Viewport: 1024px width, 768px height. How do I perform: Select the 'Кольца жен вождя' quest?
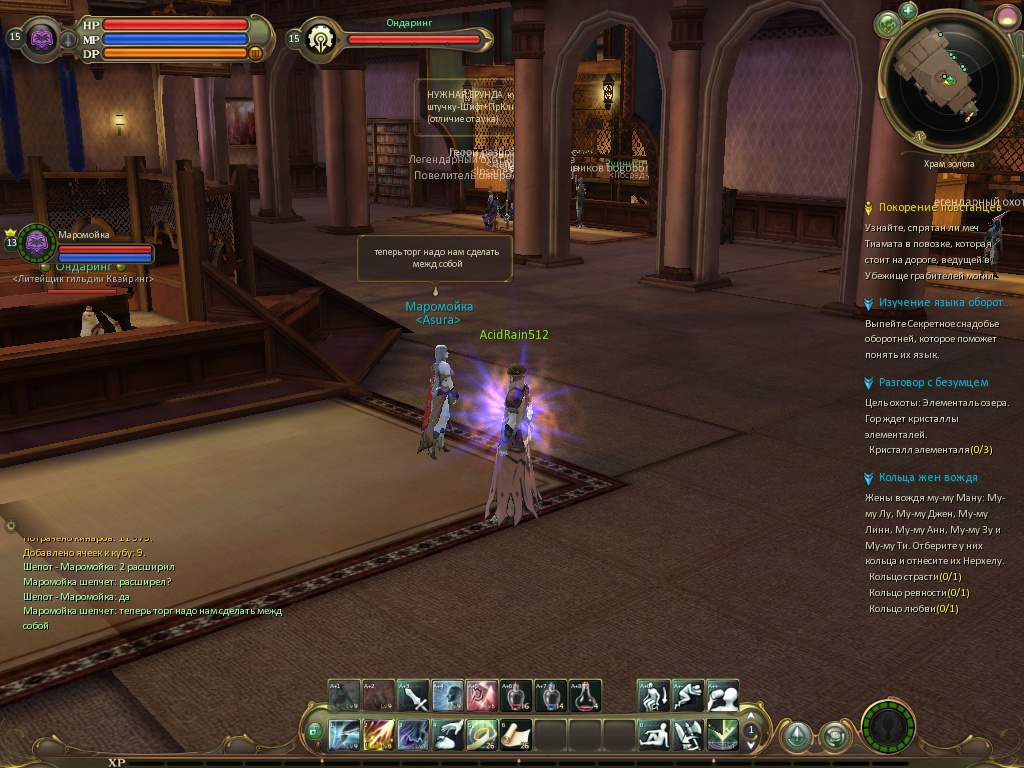928,477
